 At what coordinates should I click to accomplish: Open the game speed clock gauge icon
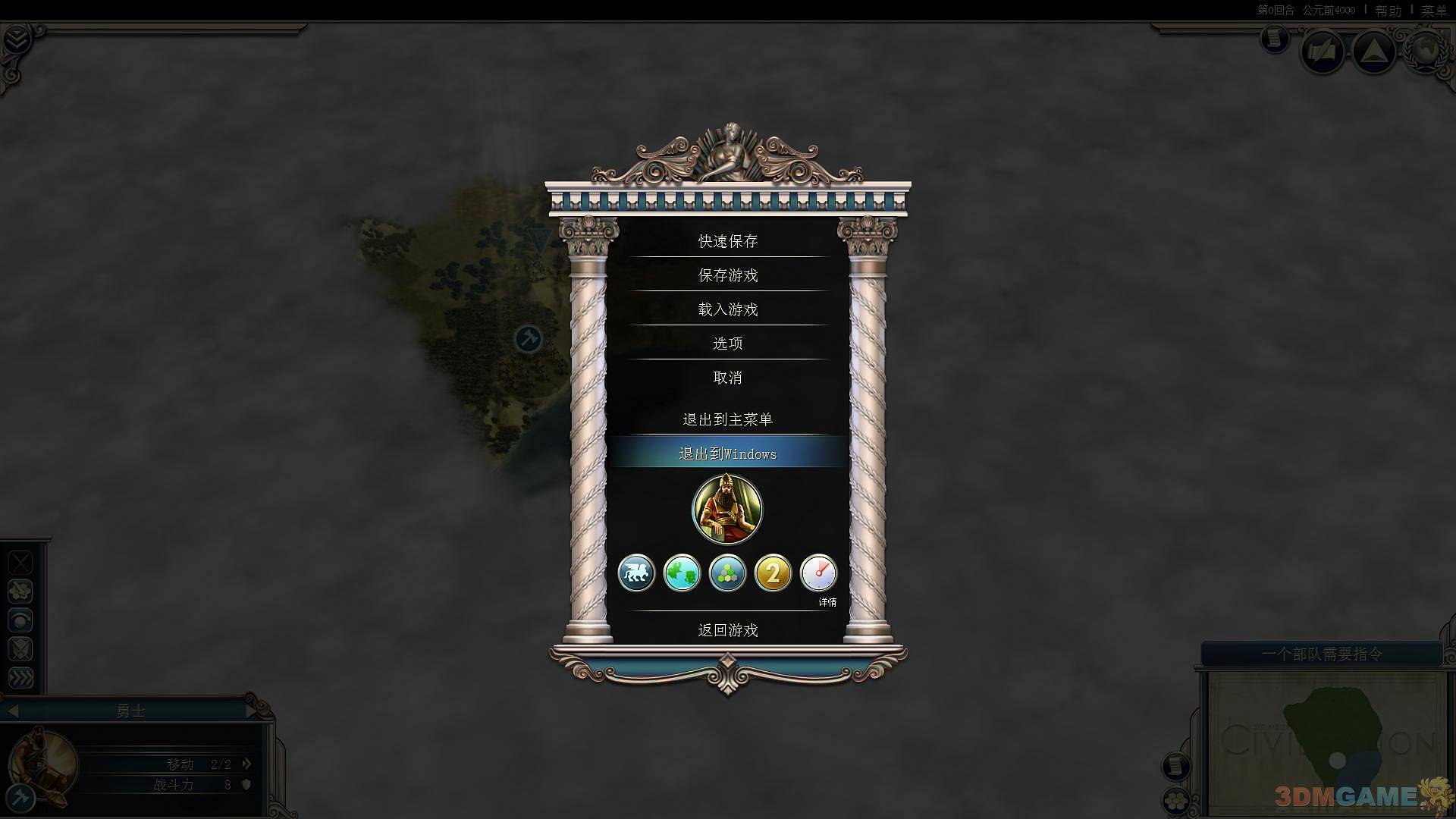819,573
